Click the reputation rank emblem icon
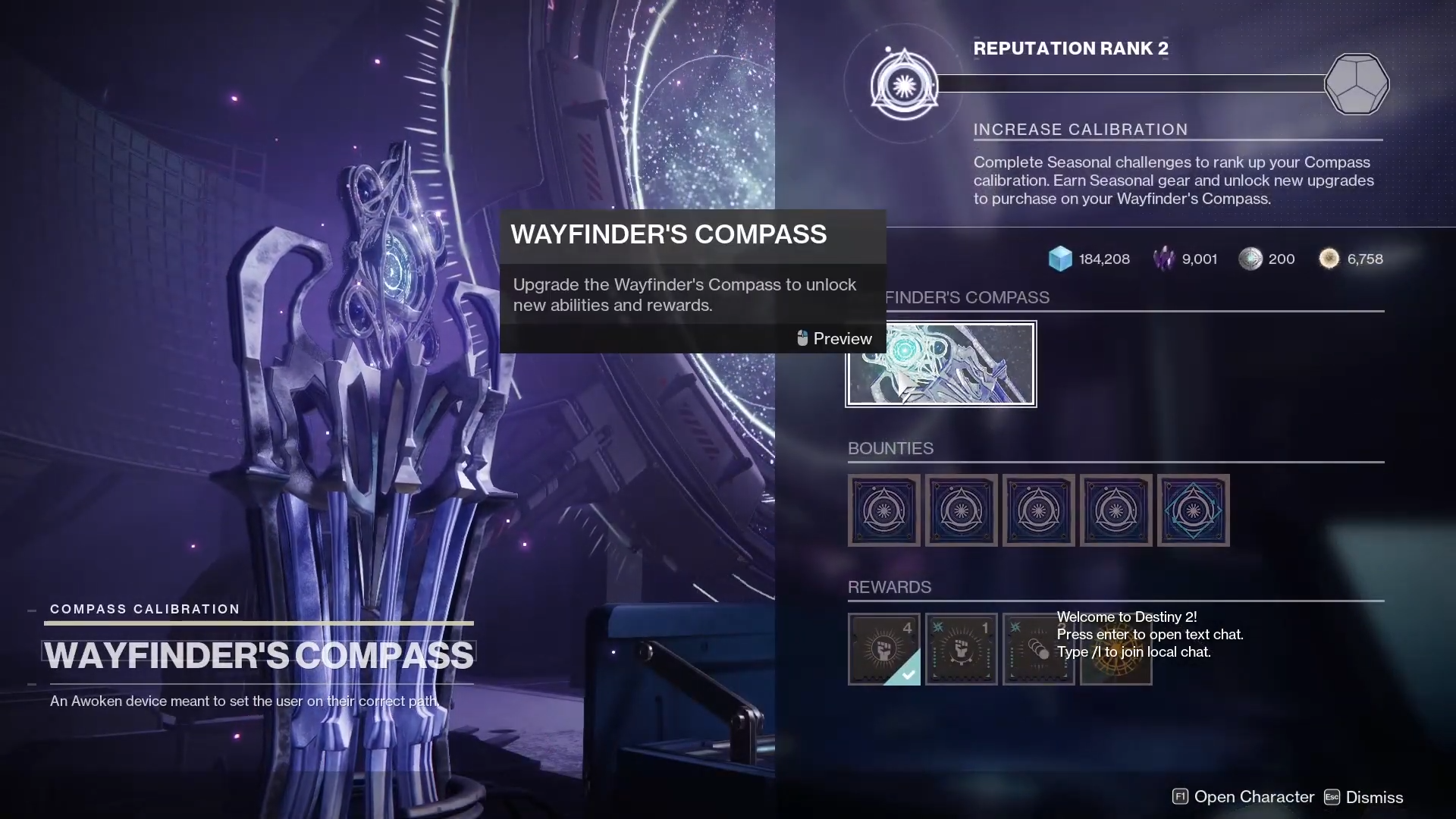1456x819 pixels. point(904,84)
